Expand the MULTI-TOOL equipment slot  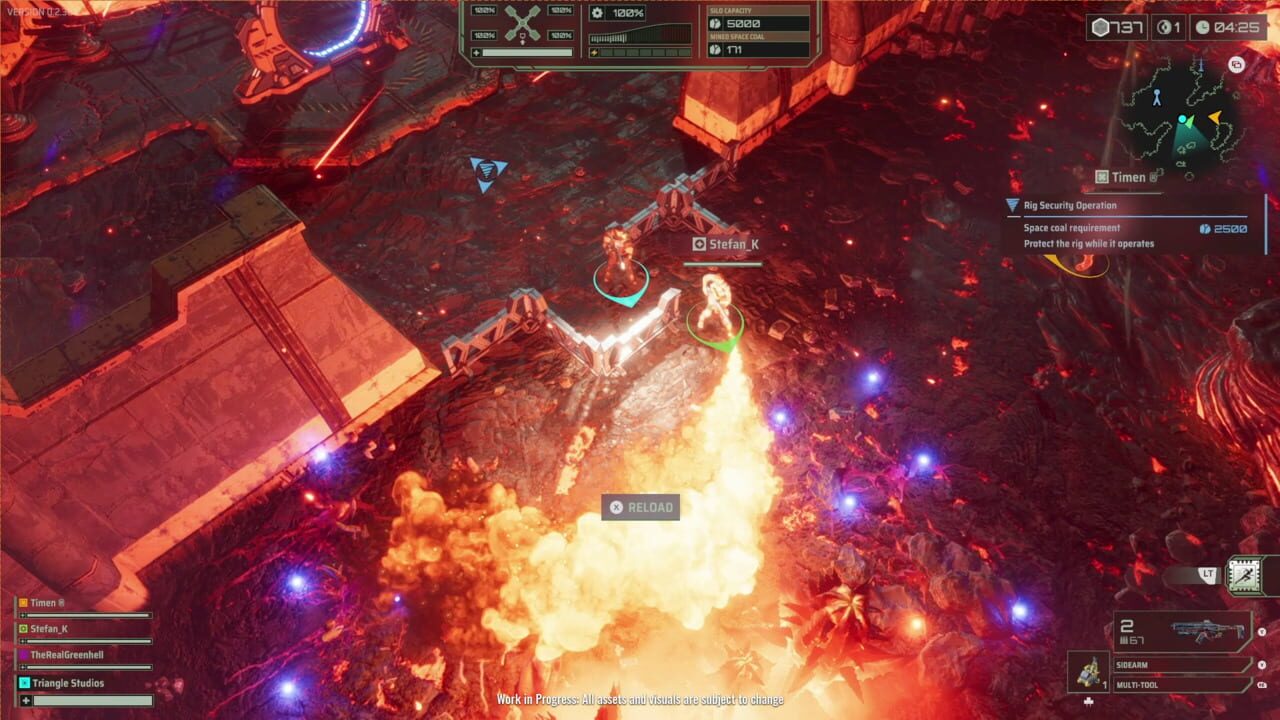pyautogui.click(x=1180, y=684)
